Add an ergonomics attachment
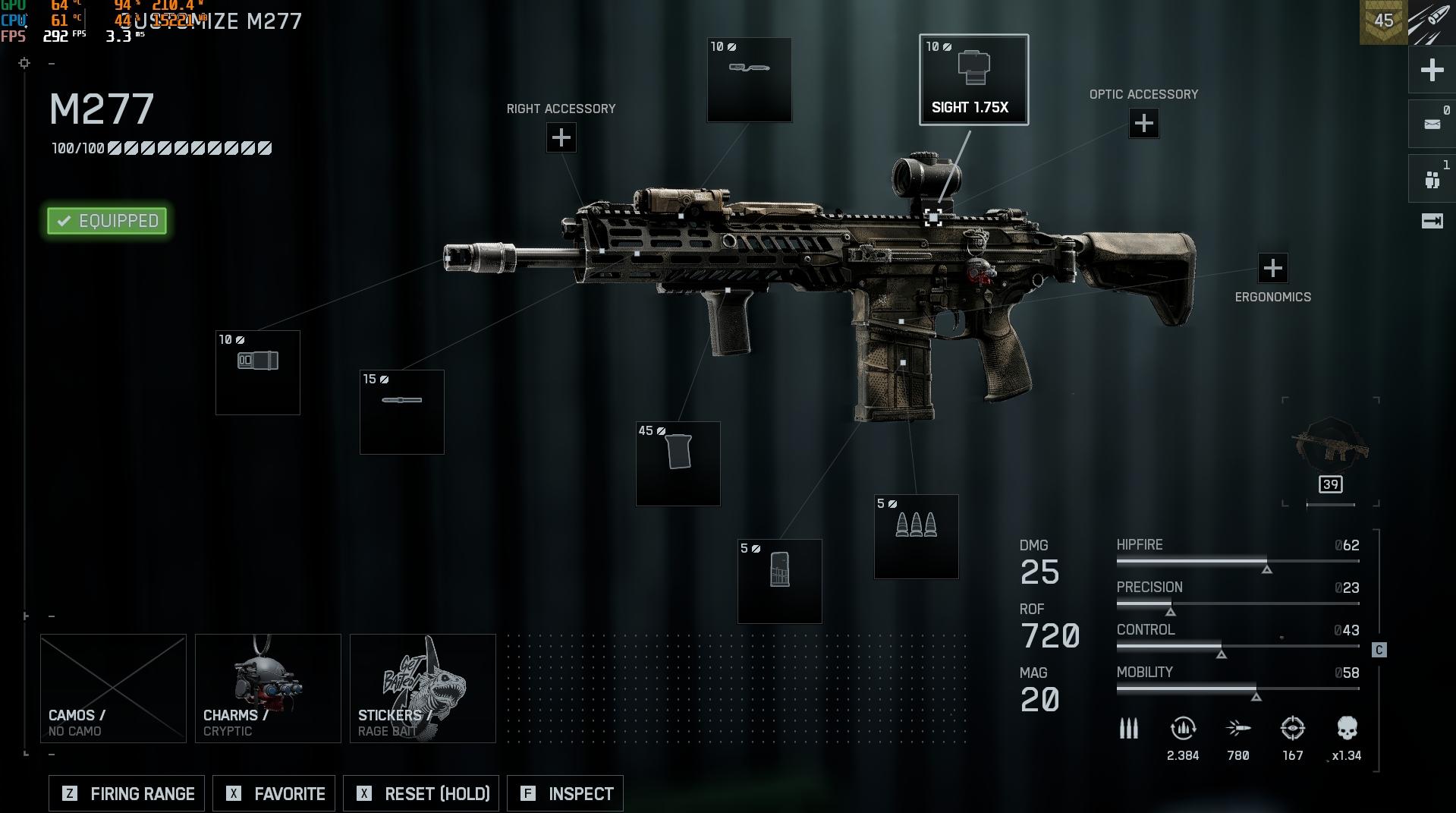 point(1272,268)
